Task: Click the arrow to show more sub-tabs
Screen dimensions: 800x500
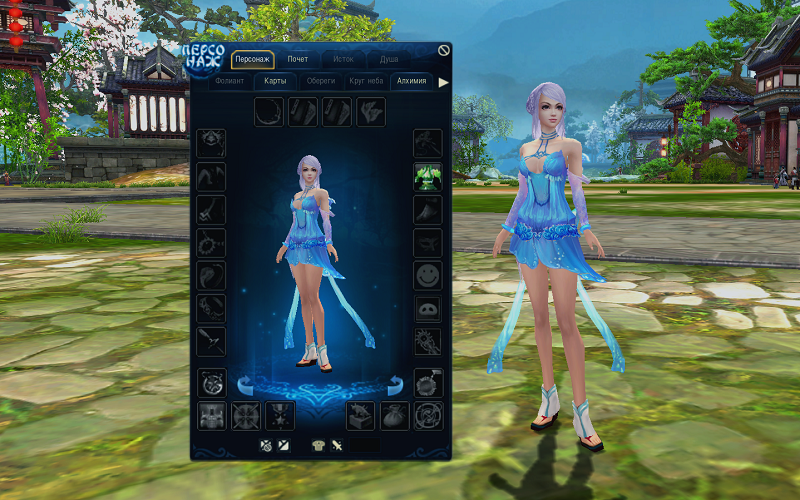Action: click(x=443, y=82)
